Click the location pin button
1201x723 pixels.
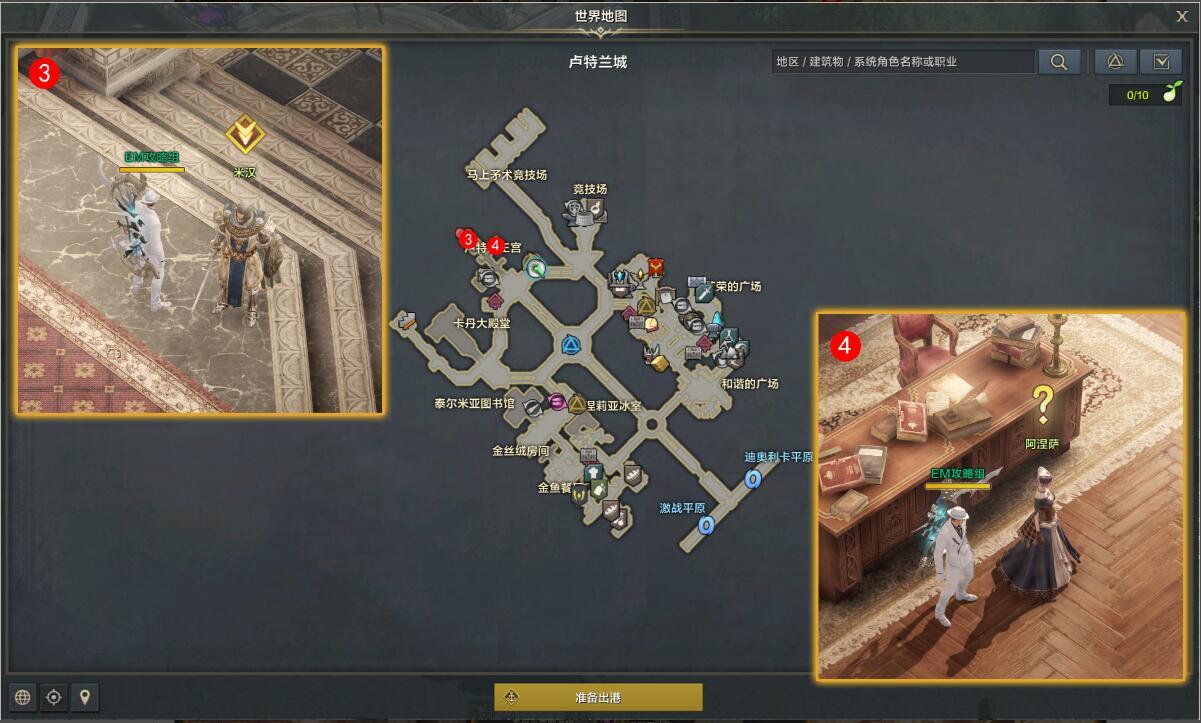(x=85, y=697)
